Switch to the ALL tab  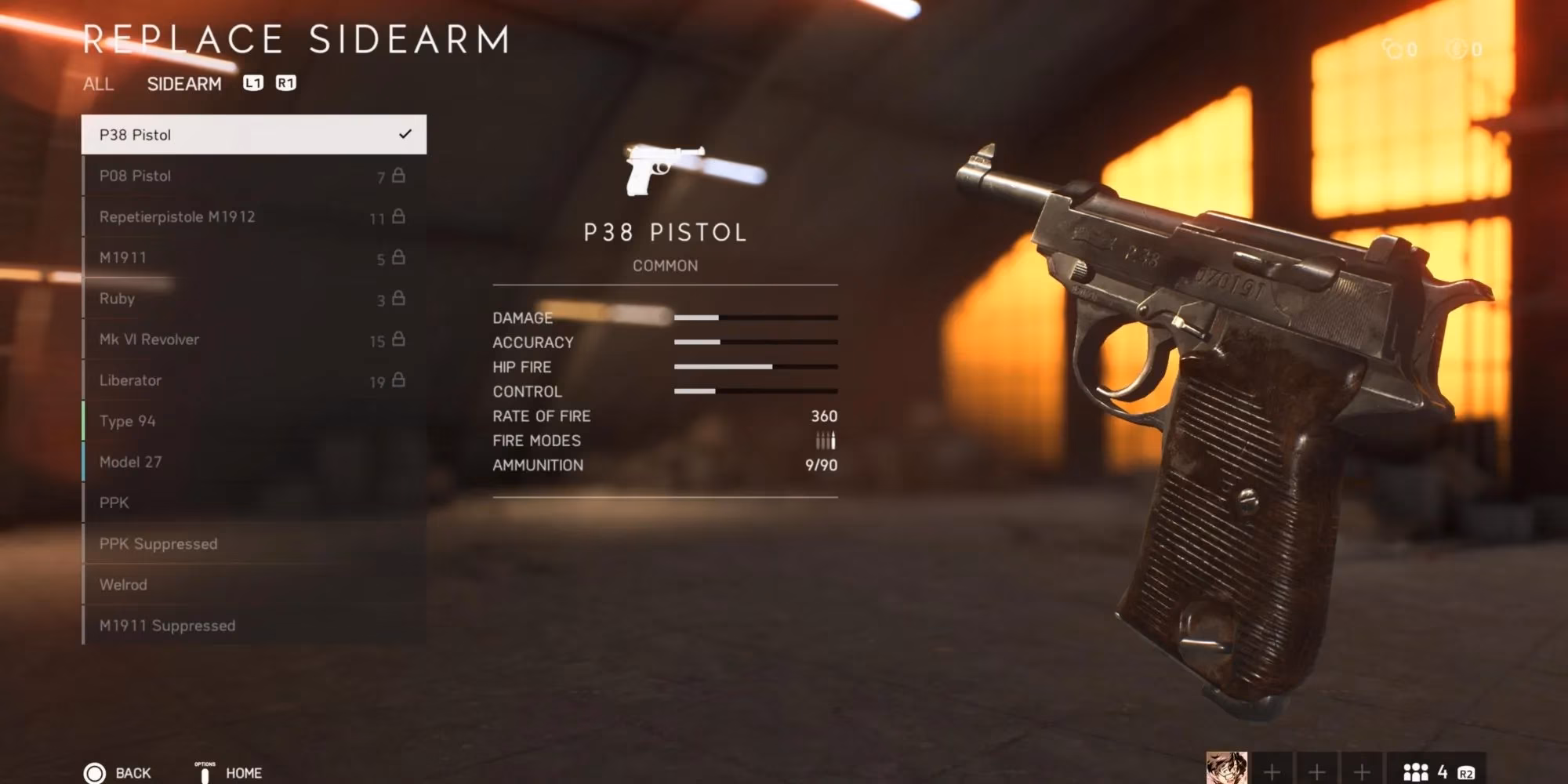point(99,85)
